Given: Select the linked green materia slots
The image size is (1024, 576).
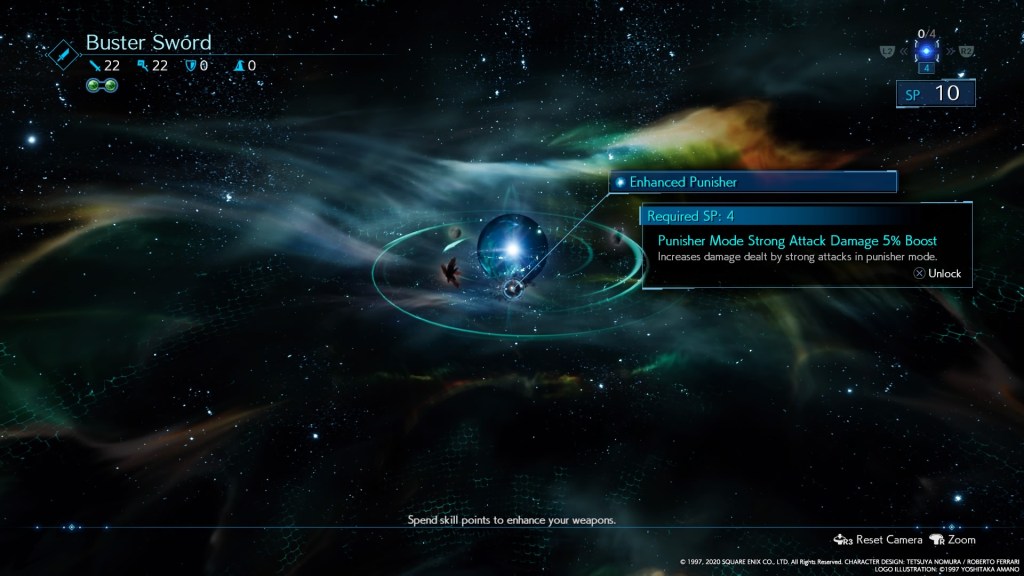Looking at the screenshot, I should tap(102, 85).
